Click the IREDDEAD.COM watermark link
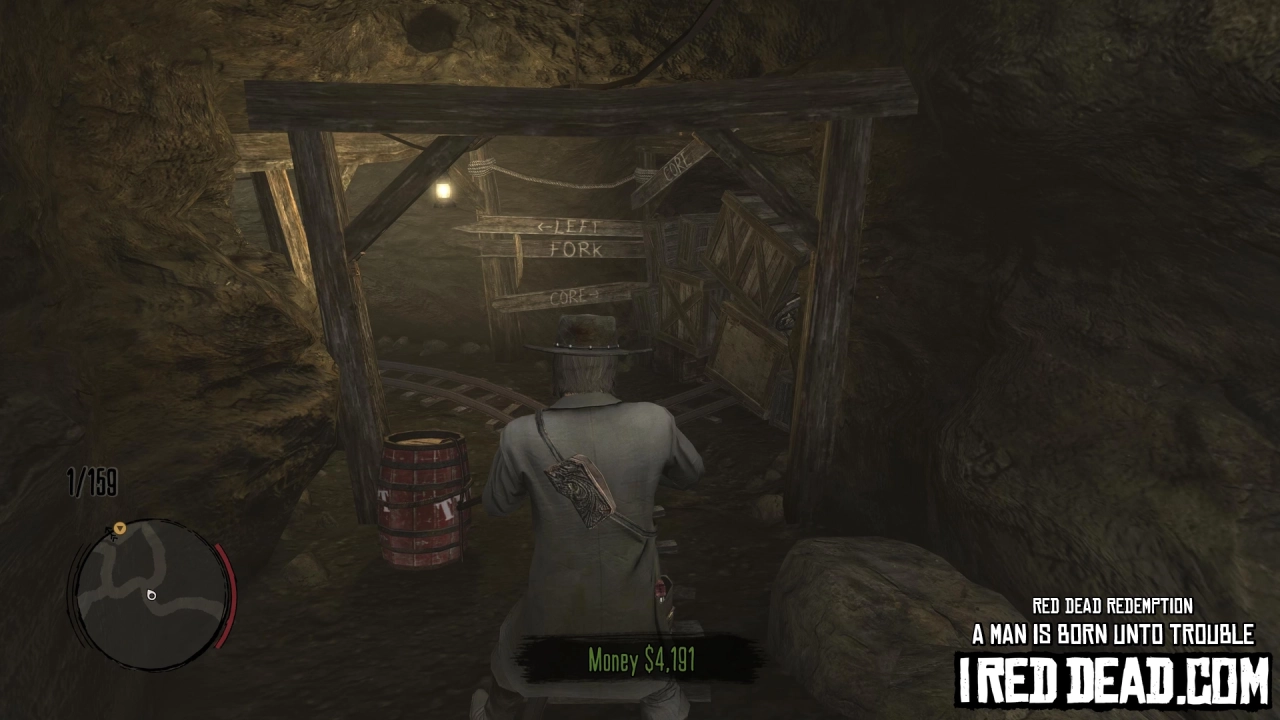 coord(1113,679)
